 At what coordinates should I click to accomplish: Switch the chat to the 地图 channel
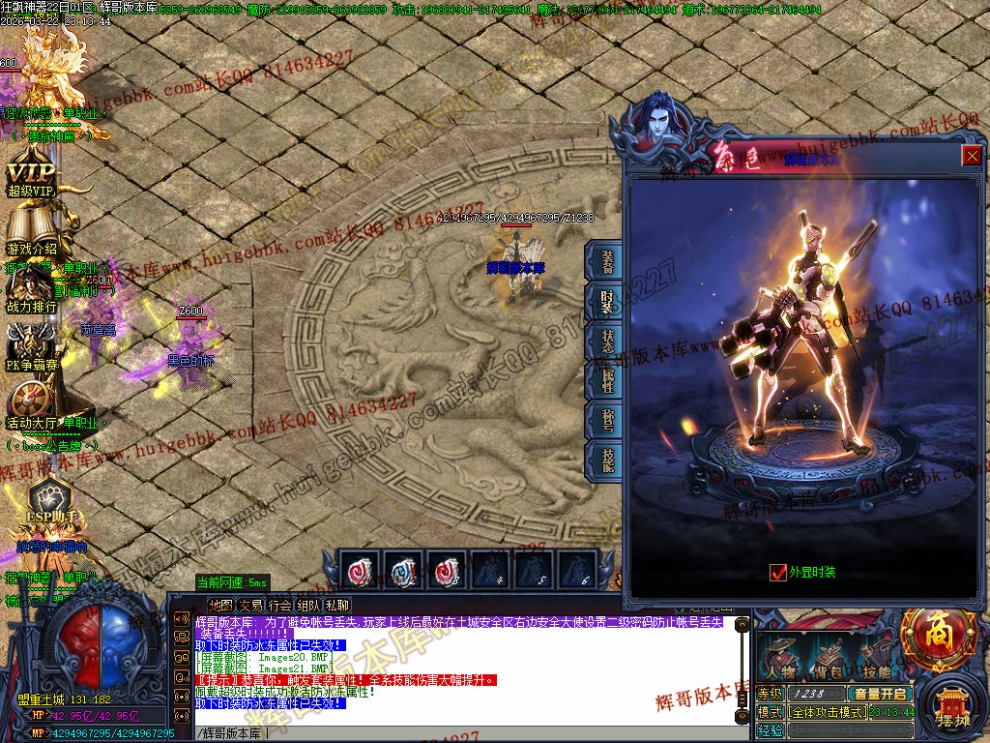(220, 605)
